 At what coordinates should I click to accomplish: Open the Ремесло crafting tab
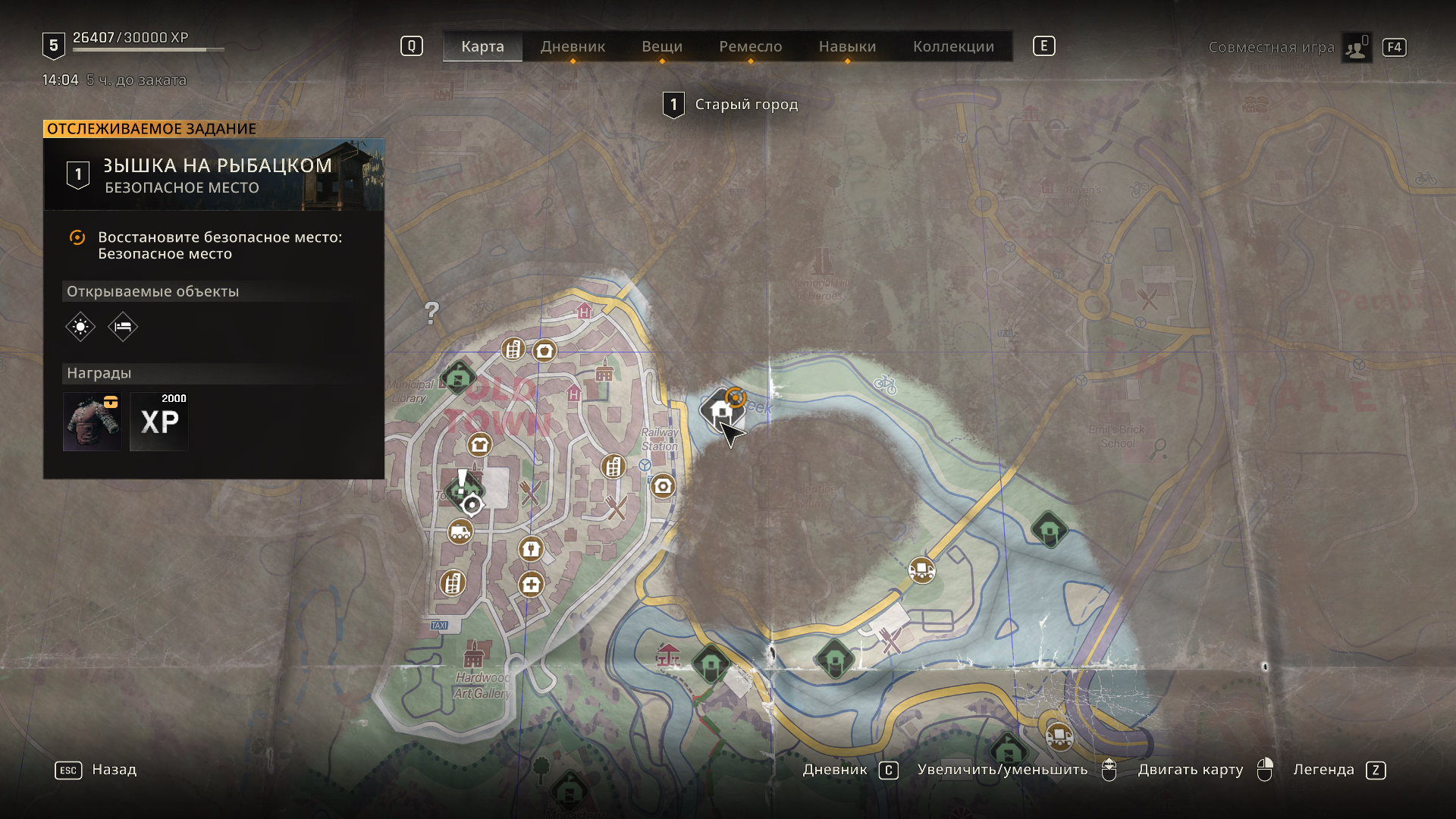click(750, 46)
